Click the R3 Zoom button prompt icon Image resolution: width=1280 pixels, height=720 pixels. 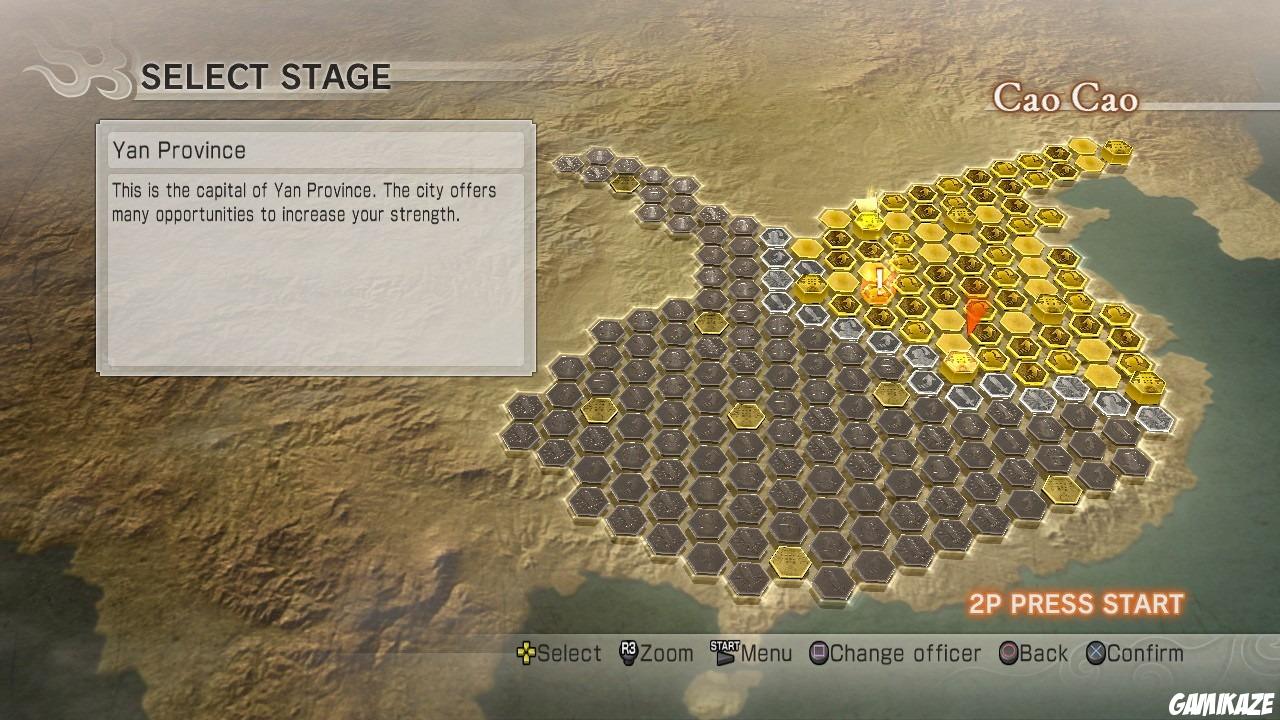coord(625,653)
